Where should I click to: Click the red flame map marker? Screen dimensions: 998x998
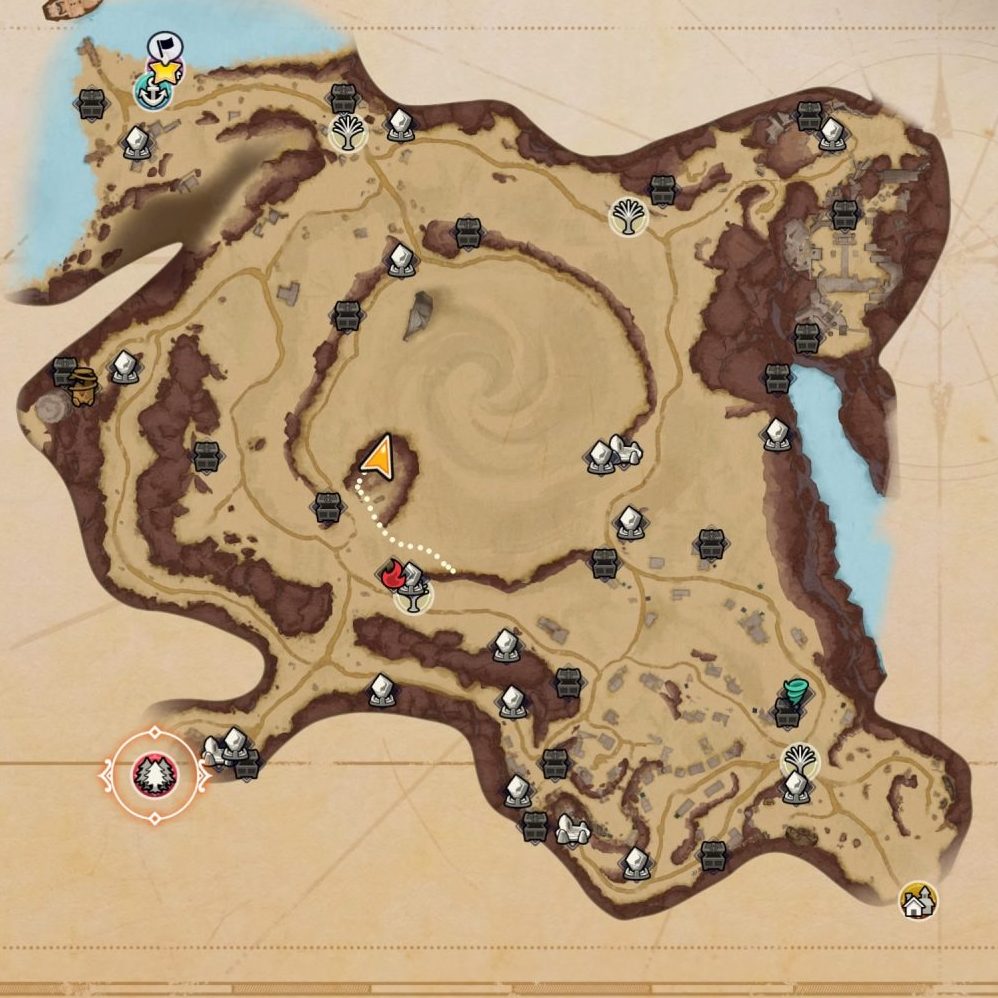391,575
